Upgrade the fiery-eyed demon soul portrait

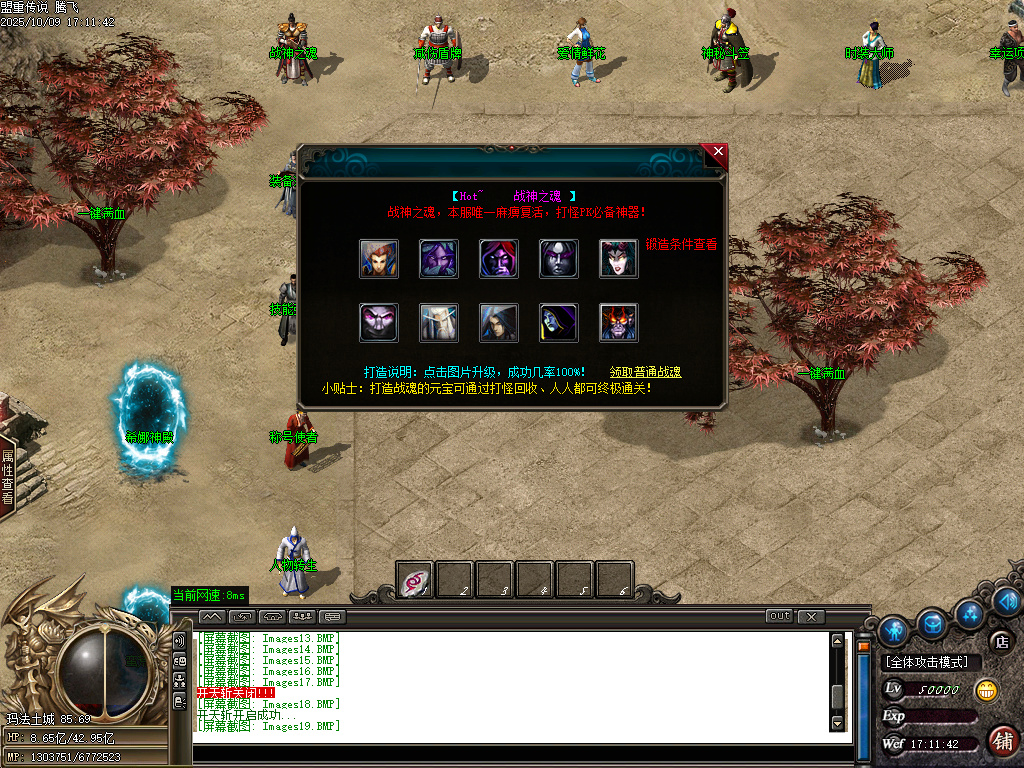(x=619, y=323)
